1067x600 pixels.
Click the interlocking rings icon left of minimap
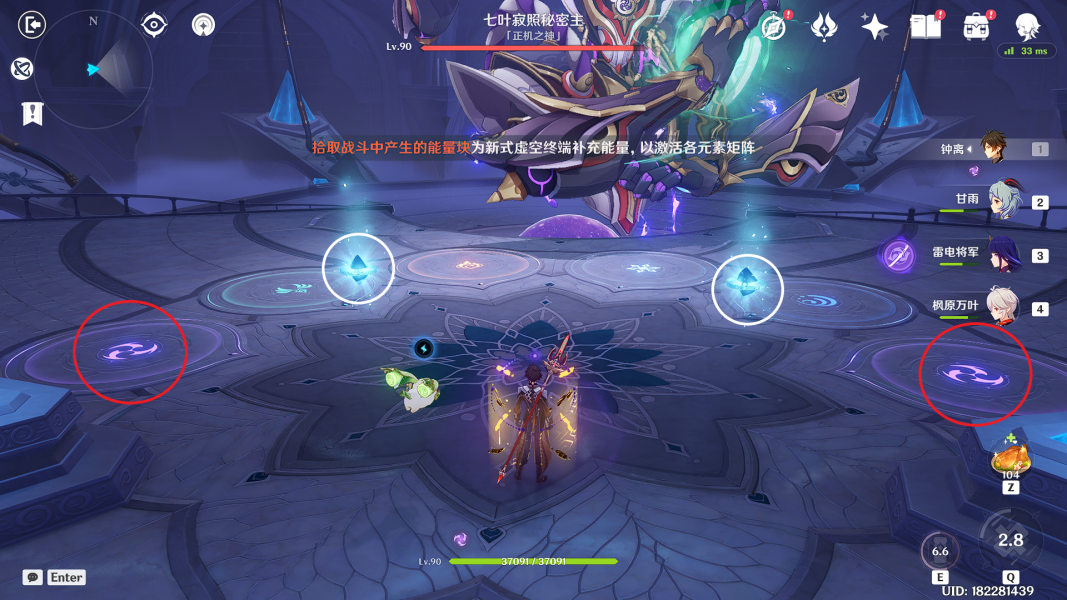tap(22, 68)
